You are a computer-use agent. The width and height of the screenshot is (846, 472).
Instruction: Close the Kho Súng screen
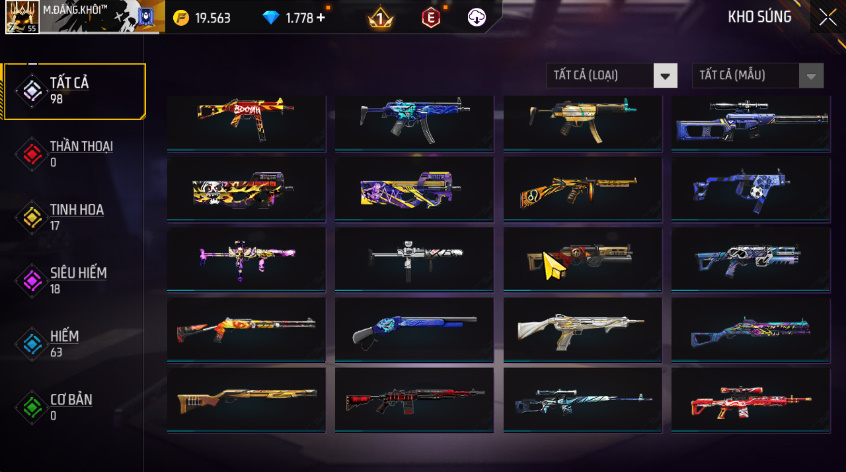tap(827, 17)
